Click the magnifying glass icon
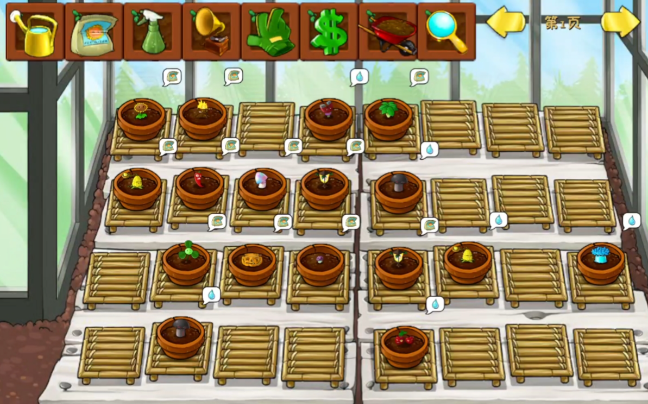 pos(445,32)
